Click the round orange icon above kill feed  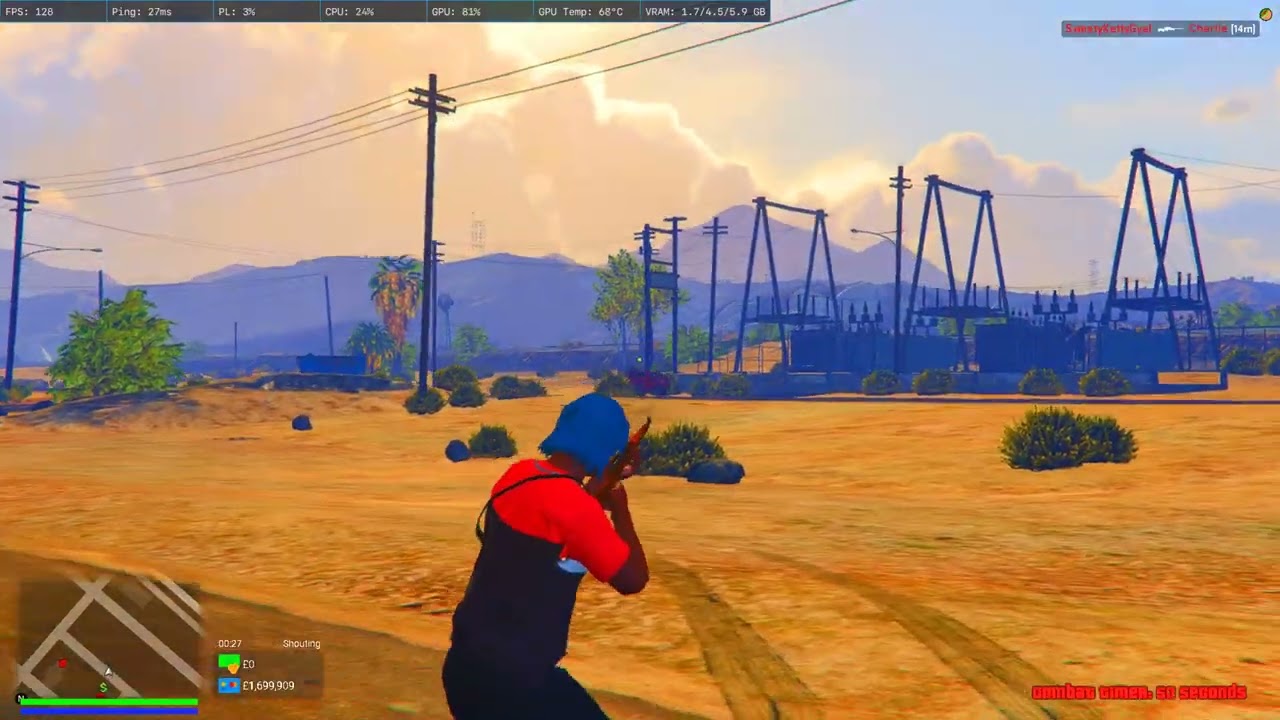pos(1265,14)
